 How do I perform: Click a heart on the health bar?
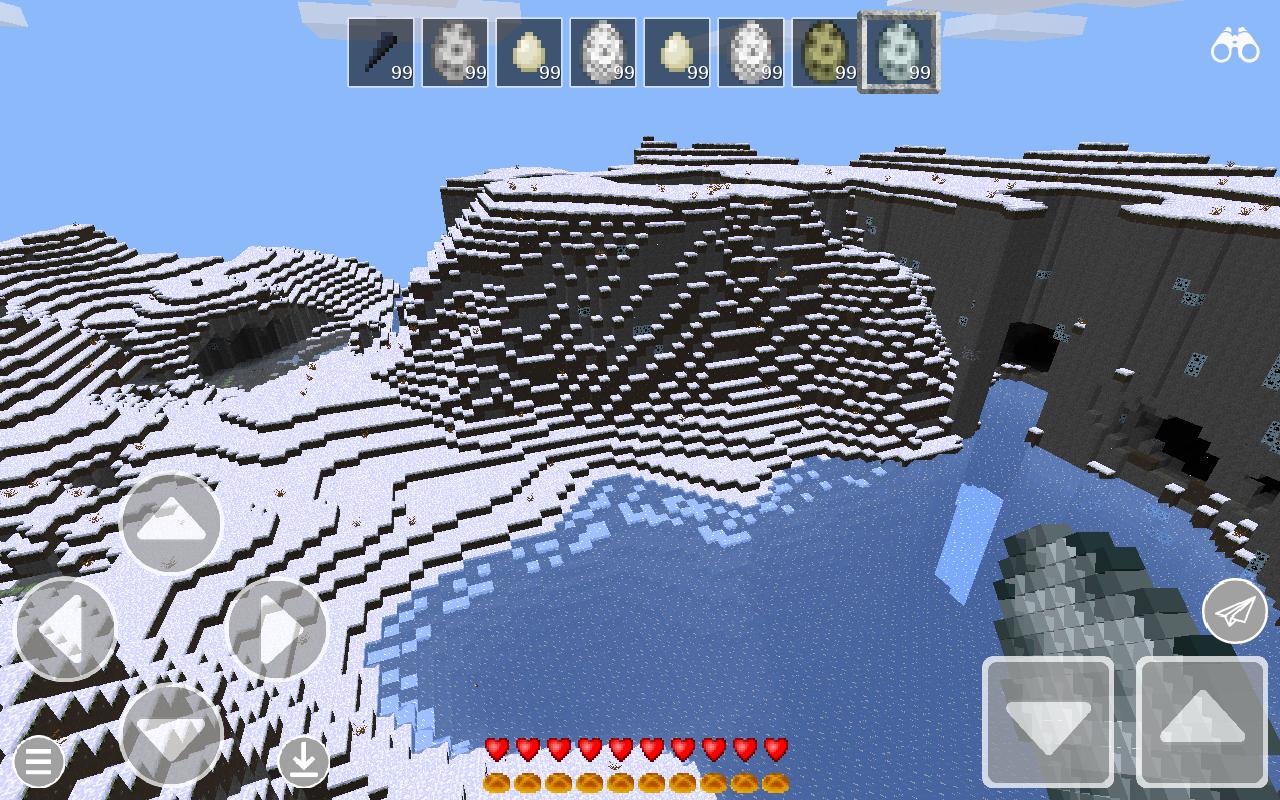495,746
